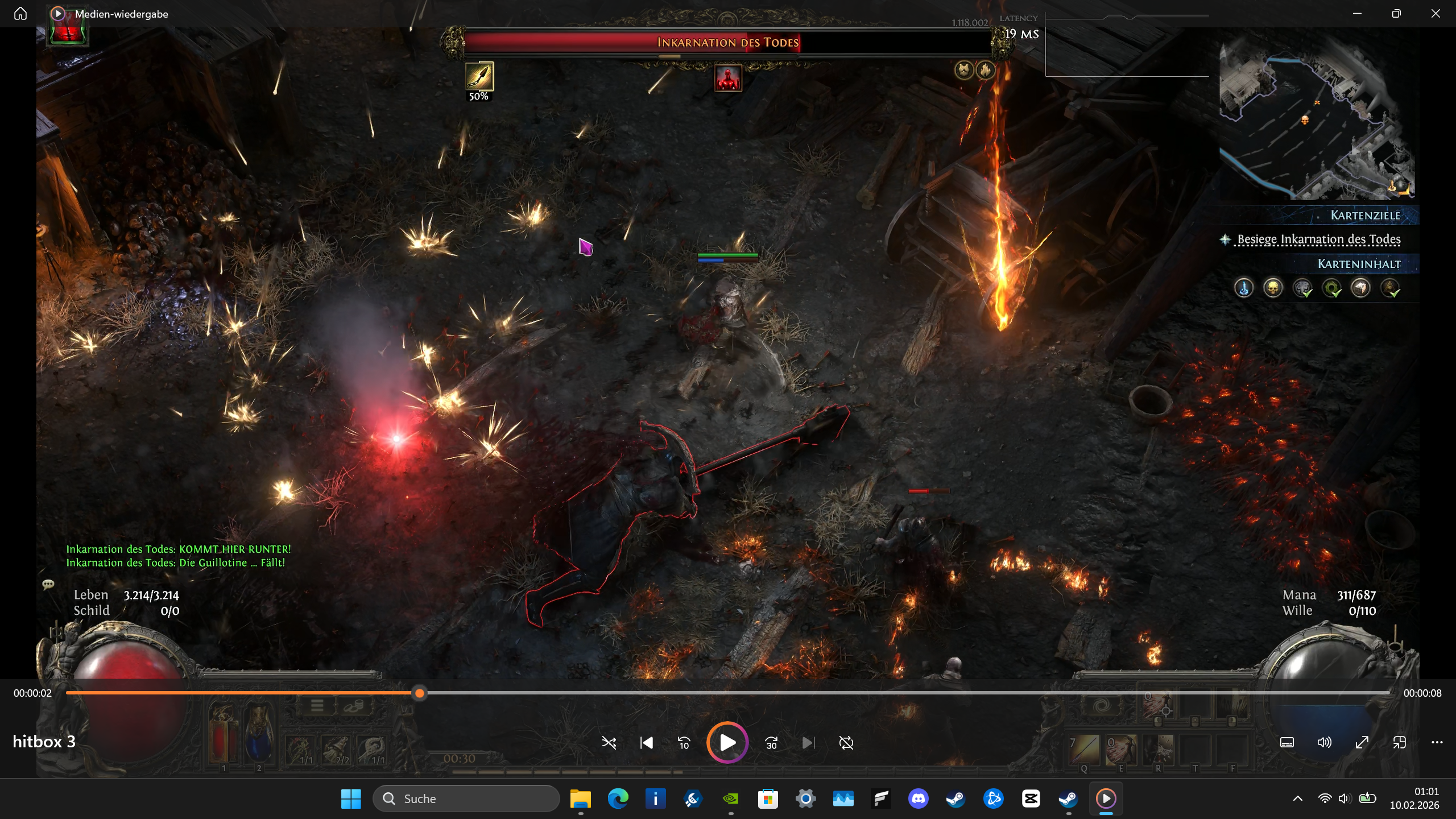
Task: Click the video progress bar handle
Action: (420, 693)
